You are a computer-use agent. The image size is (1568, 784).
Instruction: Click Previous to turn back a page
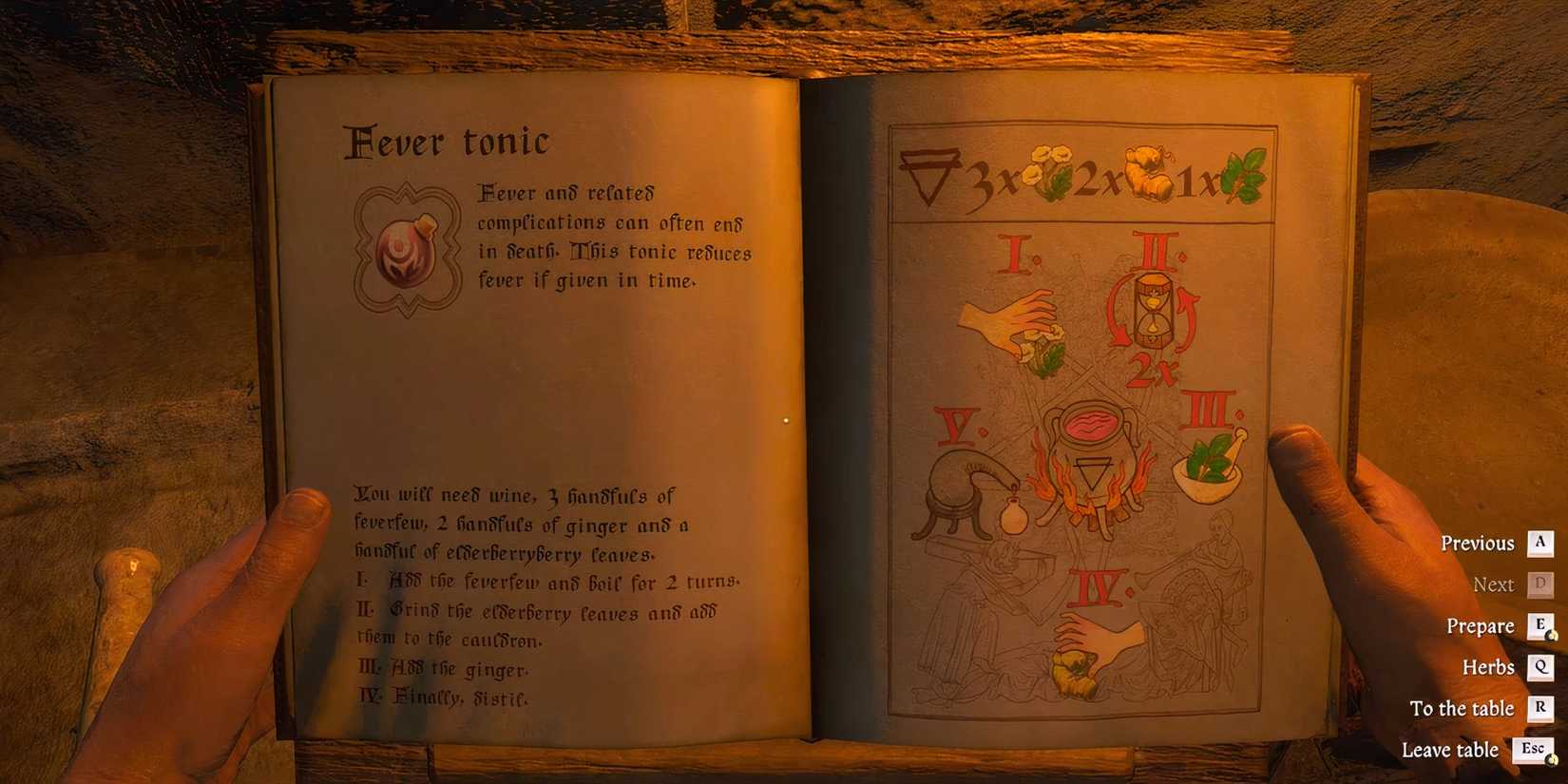(x=1478, y=543)
